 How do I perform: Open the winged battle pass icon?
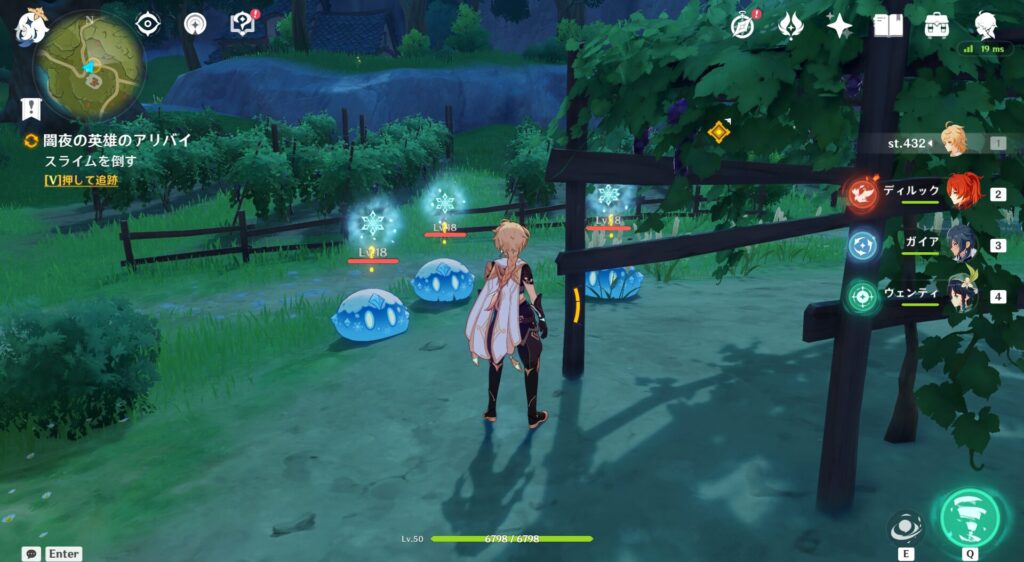[791, 26]
